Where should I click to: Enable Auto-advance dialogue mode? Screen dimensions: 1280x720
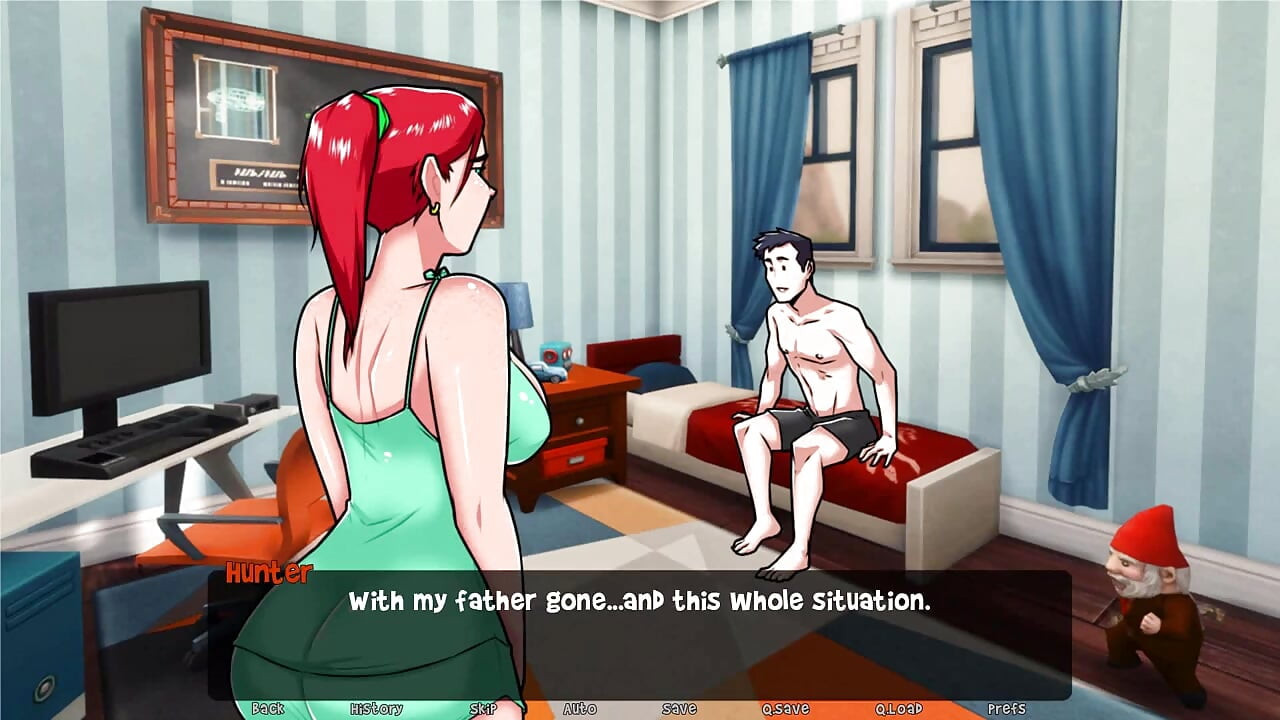[581, 708]
